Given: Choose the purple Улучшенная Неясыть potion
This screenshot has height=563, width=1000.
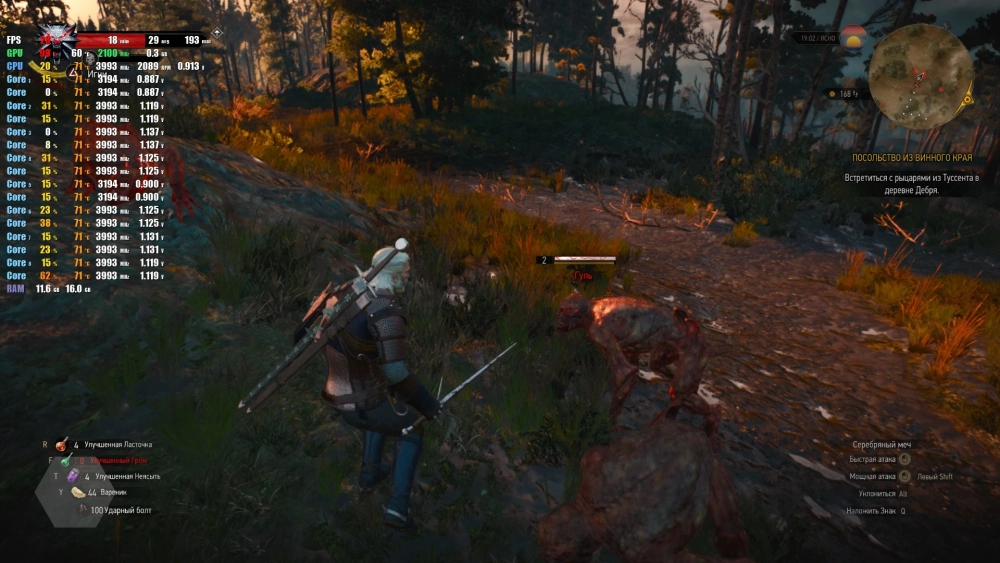Looking at the screenshot, I should (x=71, y=477).
